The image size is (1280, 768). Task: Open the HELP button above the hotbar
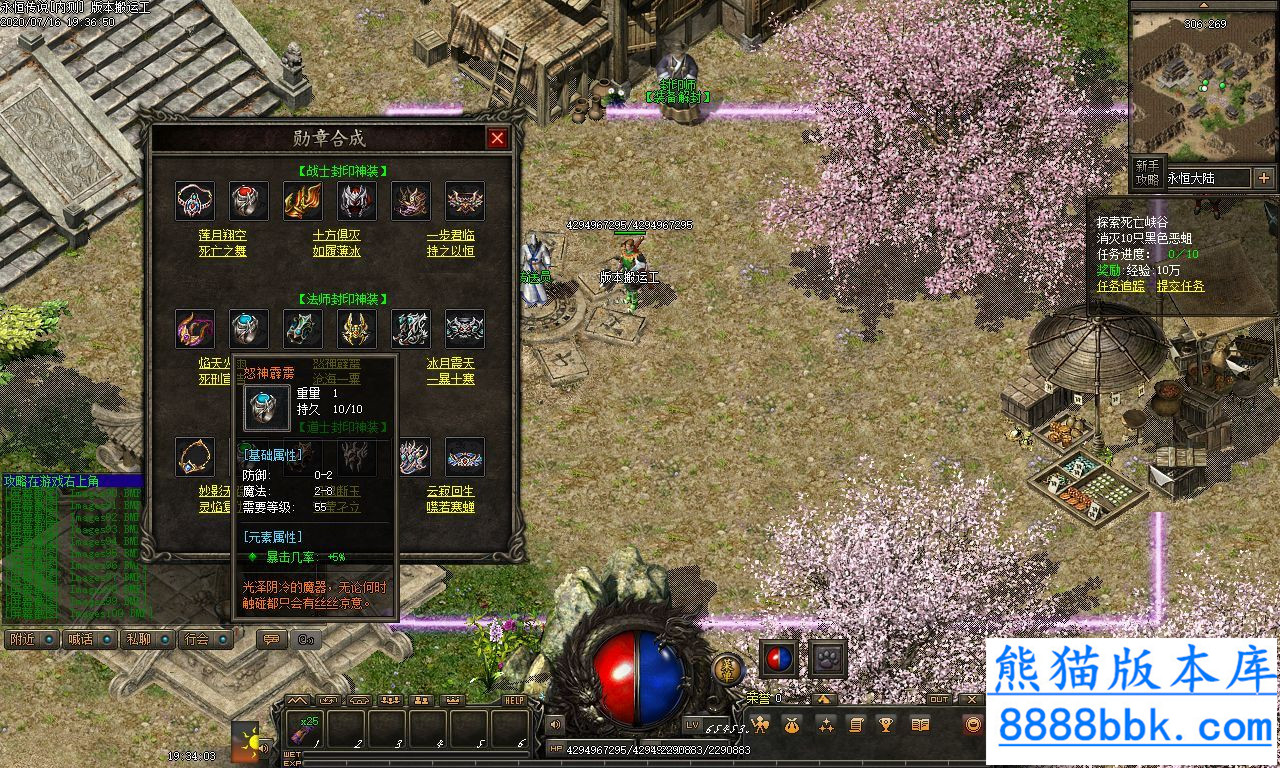pos(514,700)
